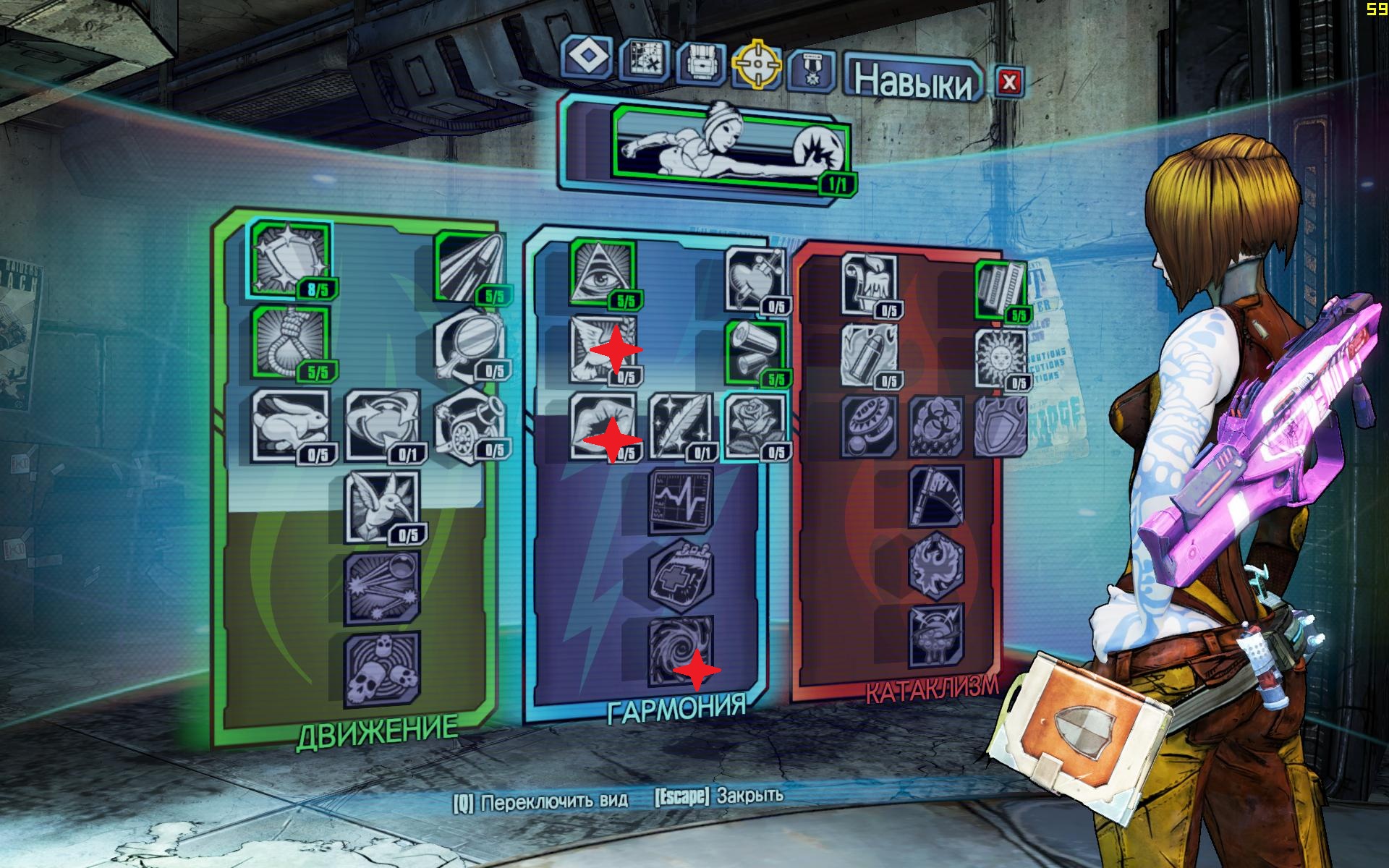Viewport: 1389px width, 868px height.
Task: Select the scythe Reaper skill
Action: click(x=936, y=496)
